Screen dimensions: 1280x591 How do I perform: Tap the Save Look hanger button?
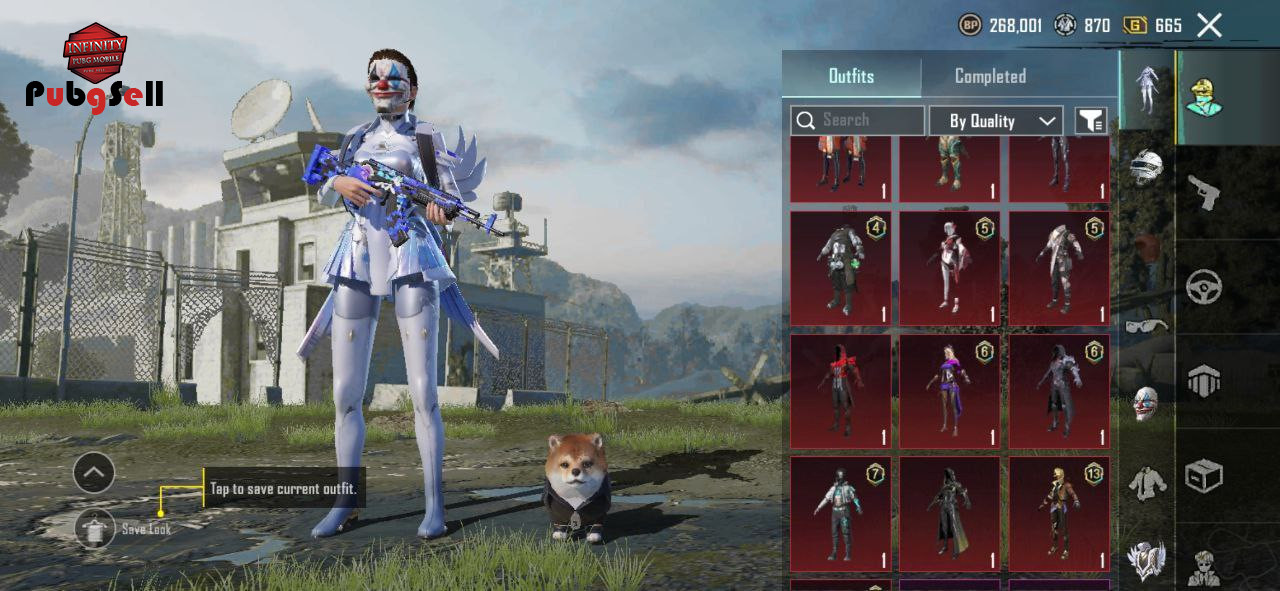[95, 529]
